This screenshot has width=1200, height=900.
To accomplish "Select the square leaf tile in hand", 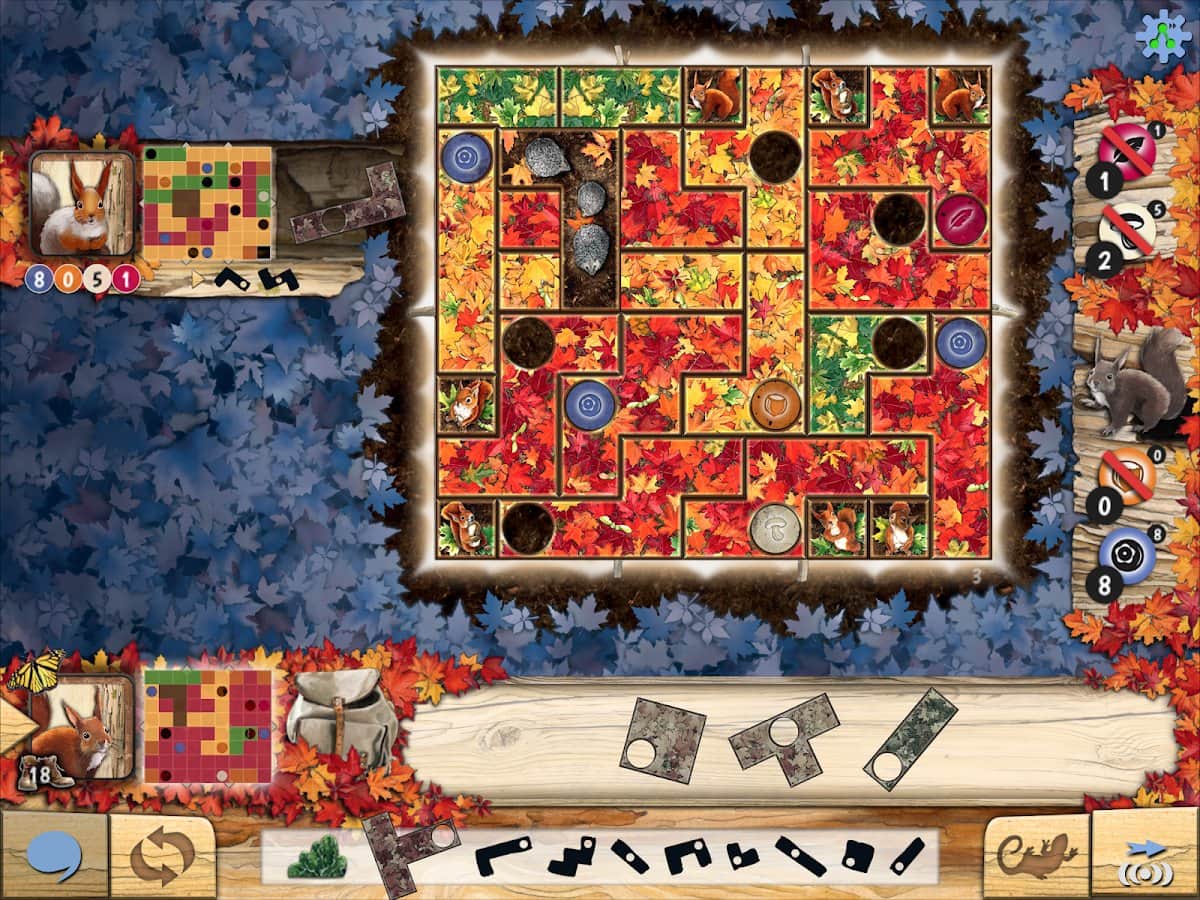I will 662,740.
